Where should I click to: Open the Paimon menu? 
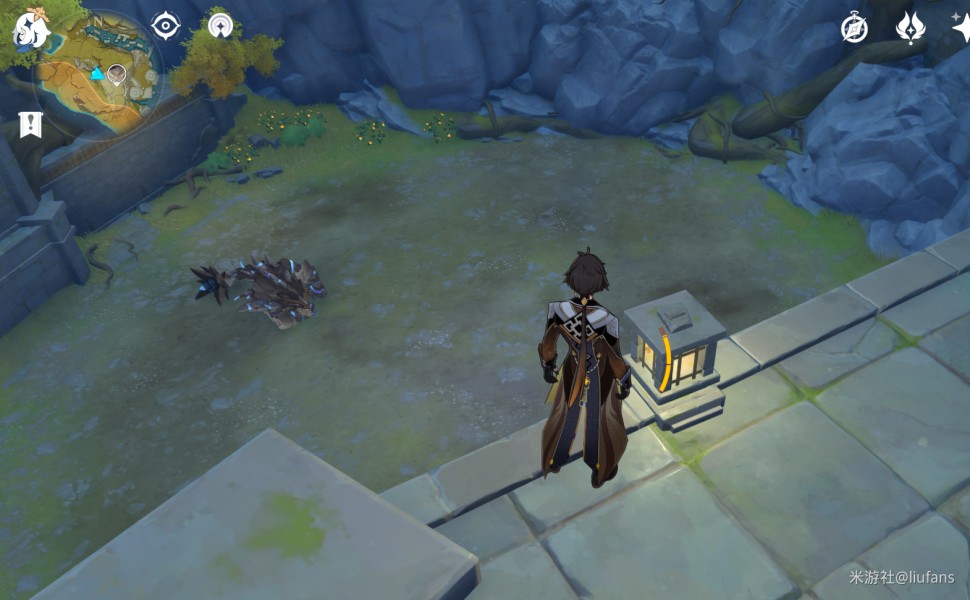30,30
